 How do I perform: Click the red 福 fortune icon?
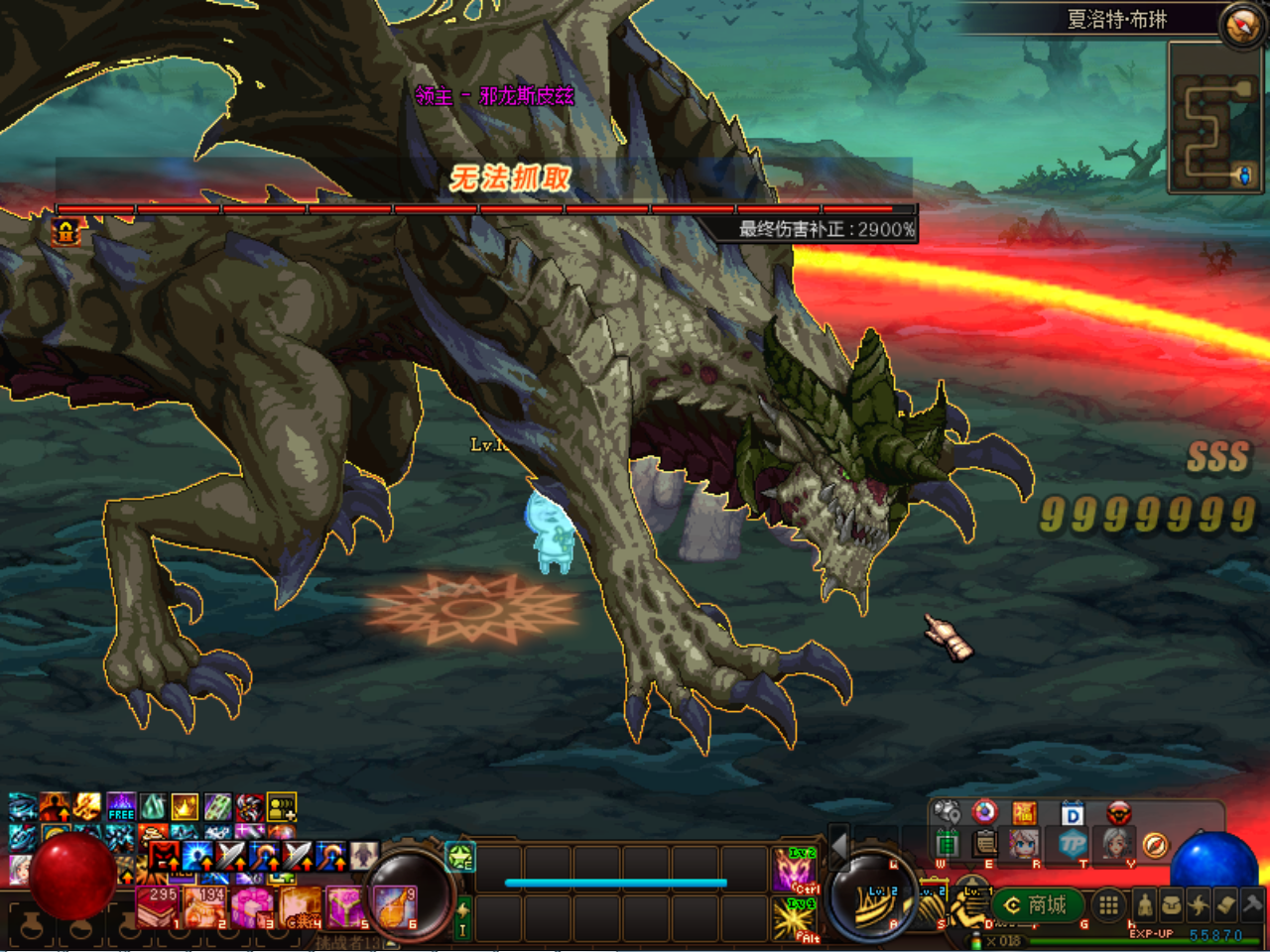click(1024, 814)
